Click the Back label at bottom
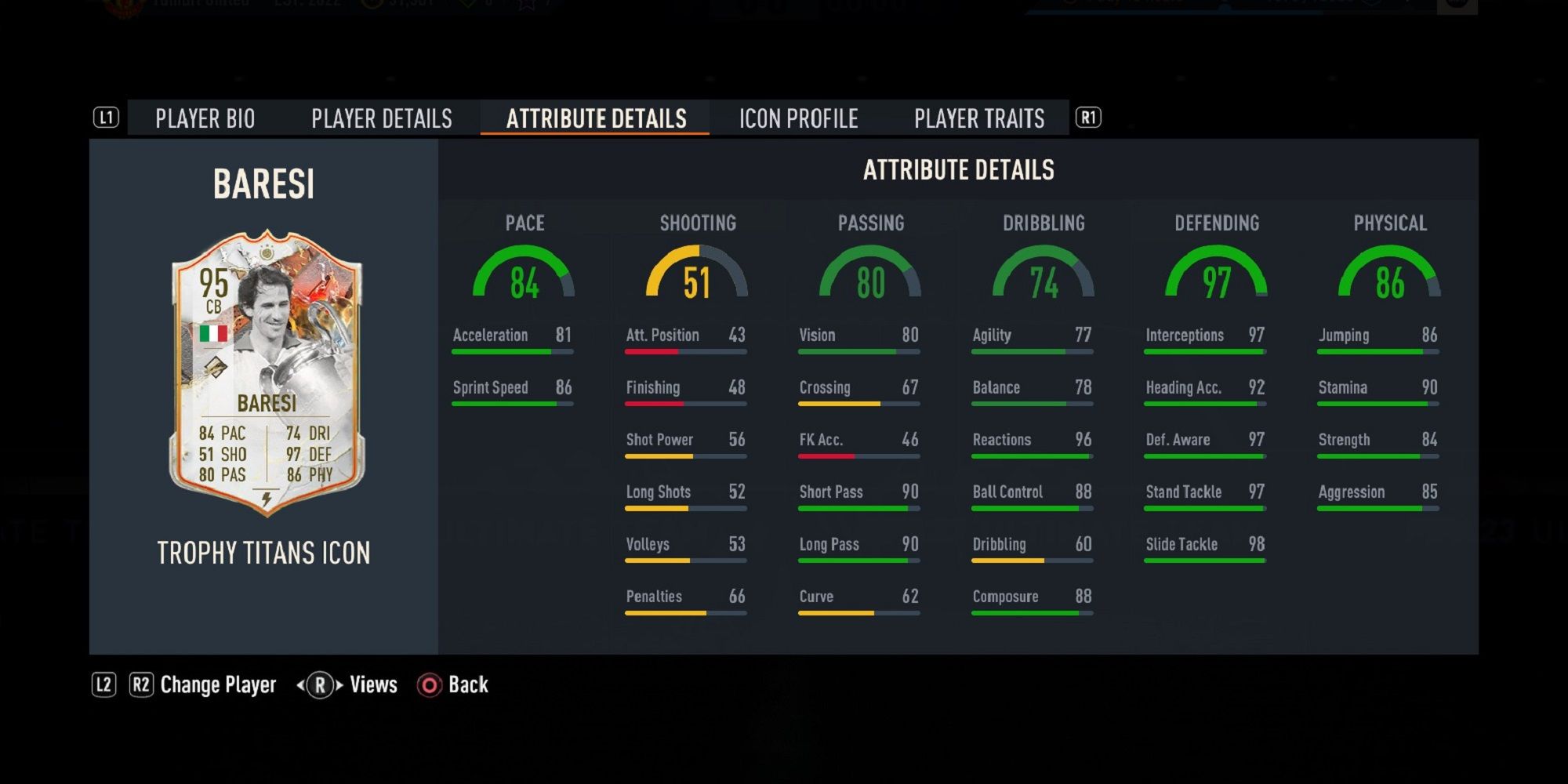Screen dimensions: 1568x784 coord(468,684)
